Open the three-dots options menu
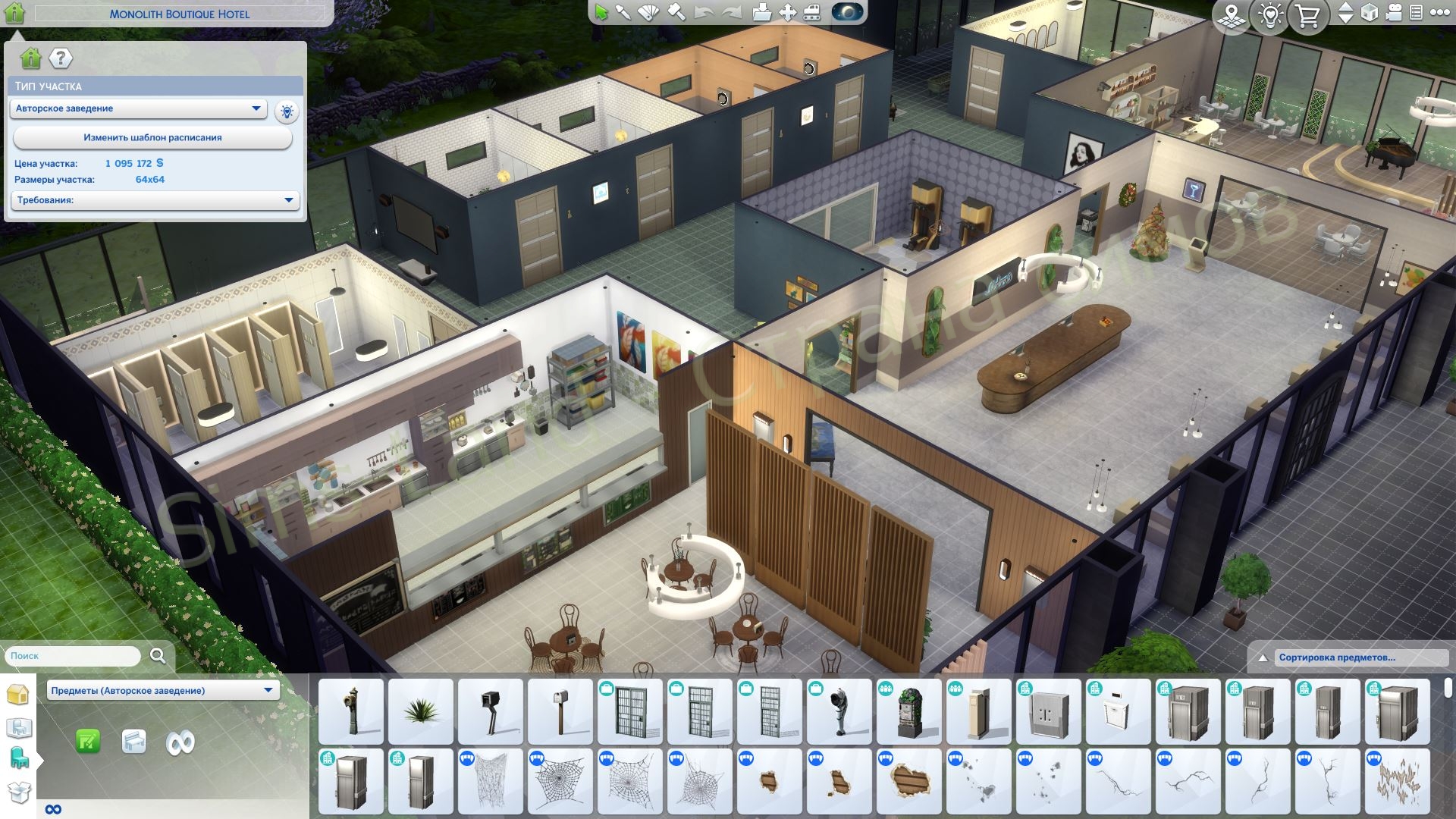Image resolution: width=1456 pixels, height=819 pixels. 1439,13
